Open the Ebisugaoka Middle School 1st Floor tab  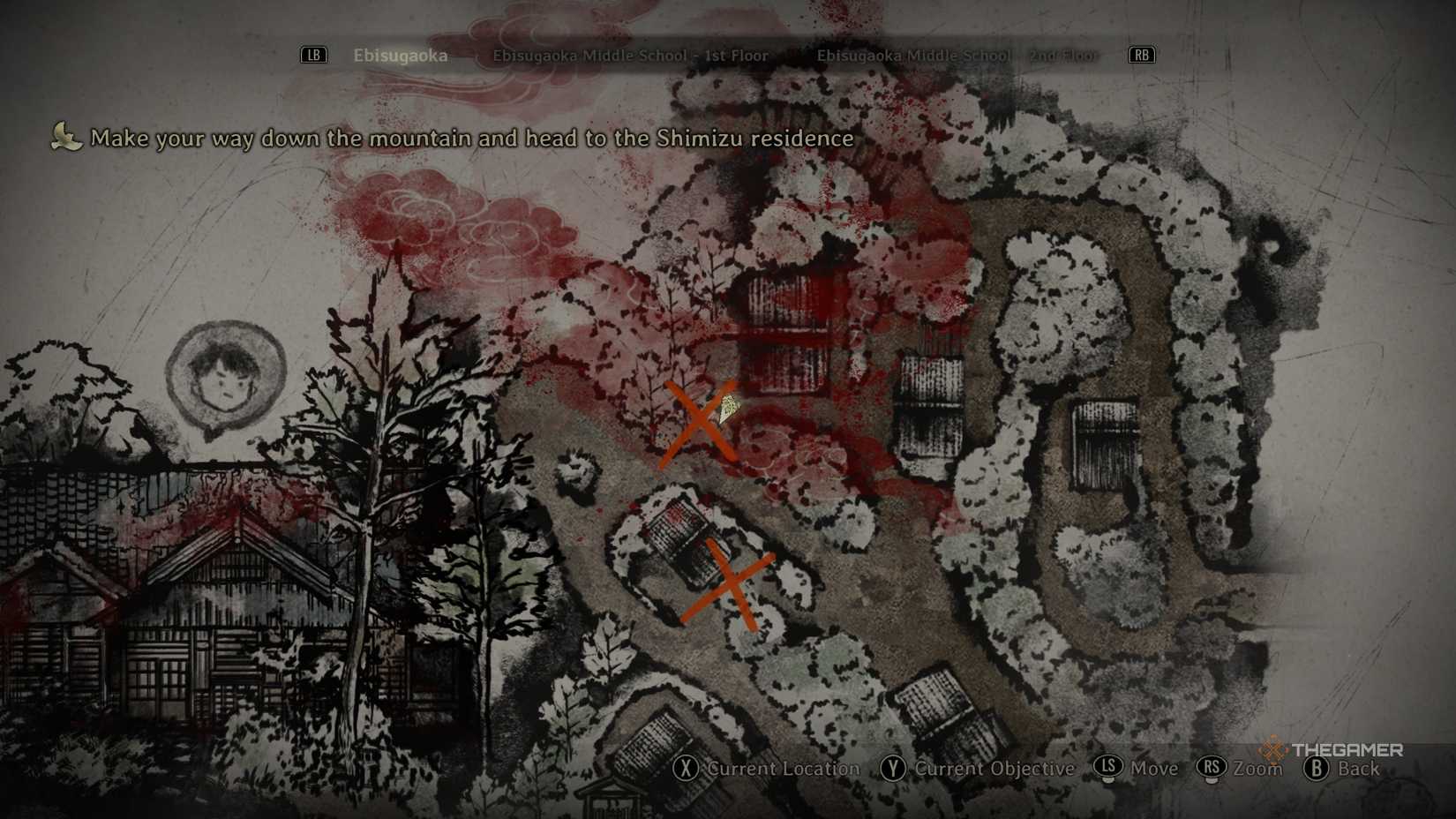[x=631, y=55]
